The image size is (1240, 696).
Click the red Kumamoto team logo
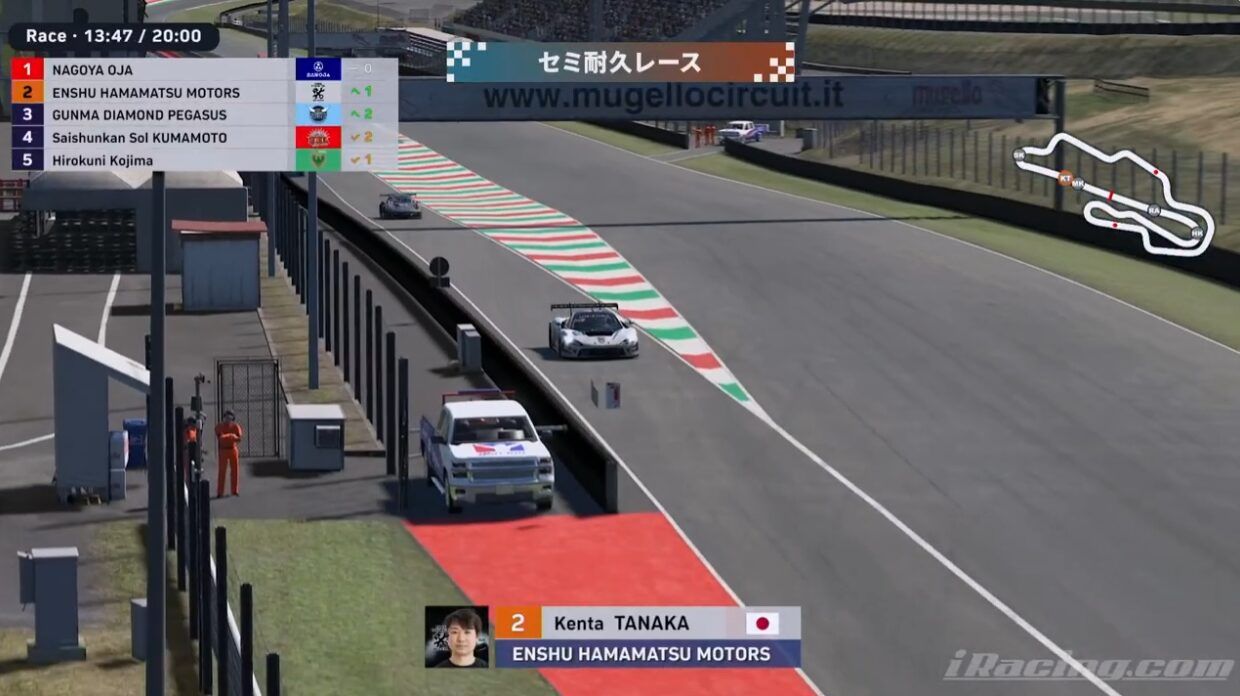pos(318,138)
